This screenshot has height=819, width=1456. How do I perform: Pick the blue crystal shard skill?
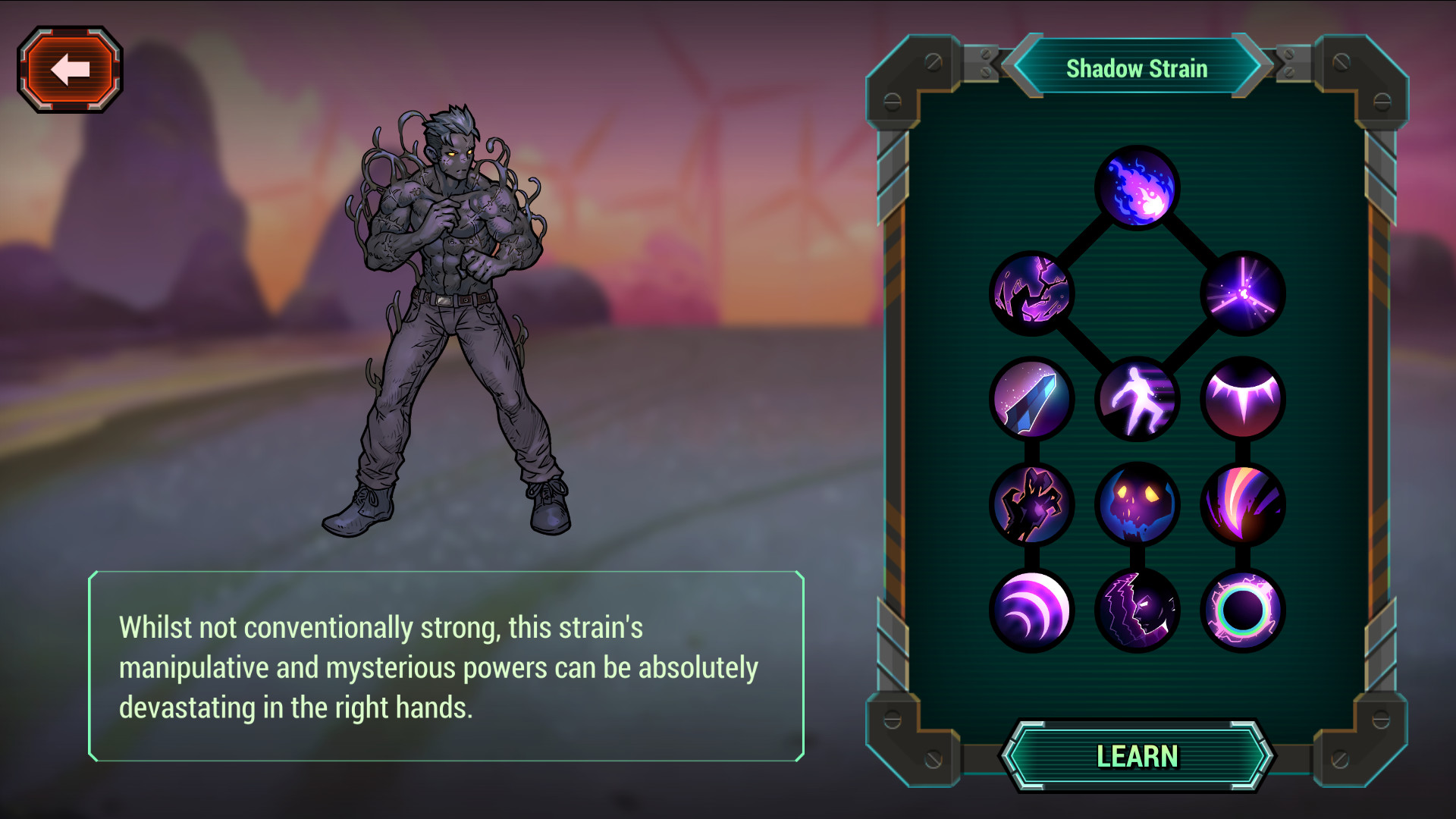[1031, 399]
